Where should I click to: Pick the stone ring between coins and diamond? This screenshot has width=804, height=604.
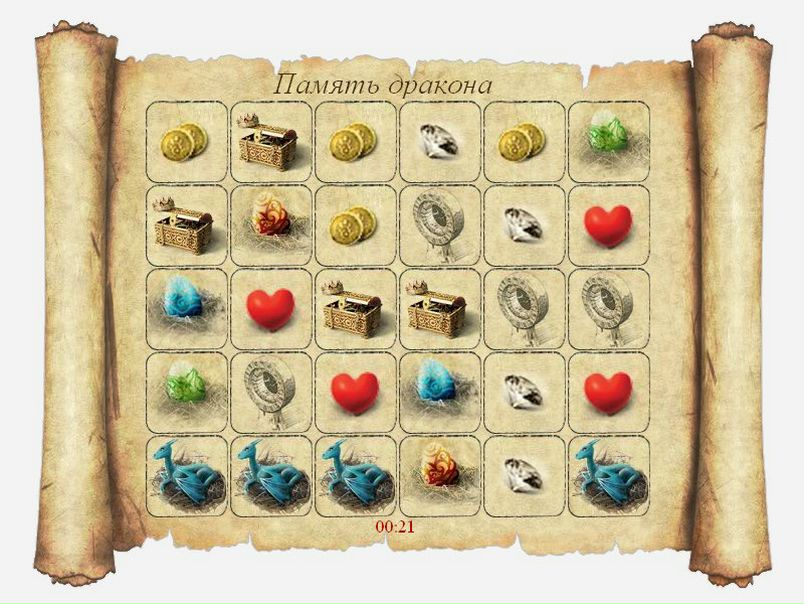[x=439, y=225]
